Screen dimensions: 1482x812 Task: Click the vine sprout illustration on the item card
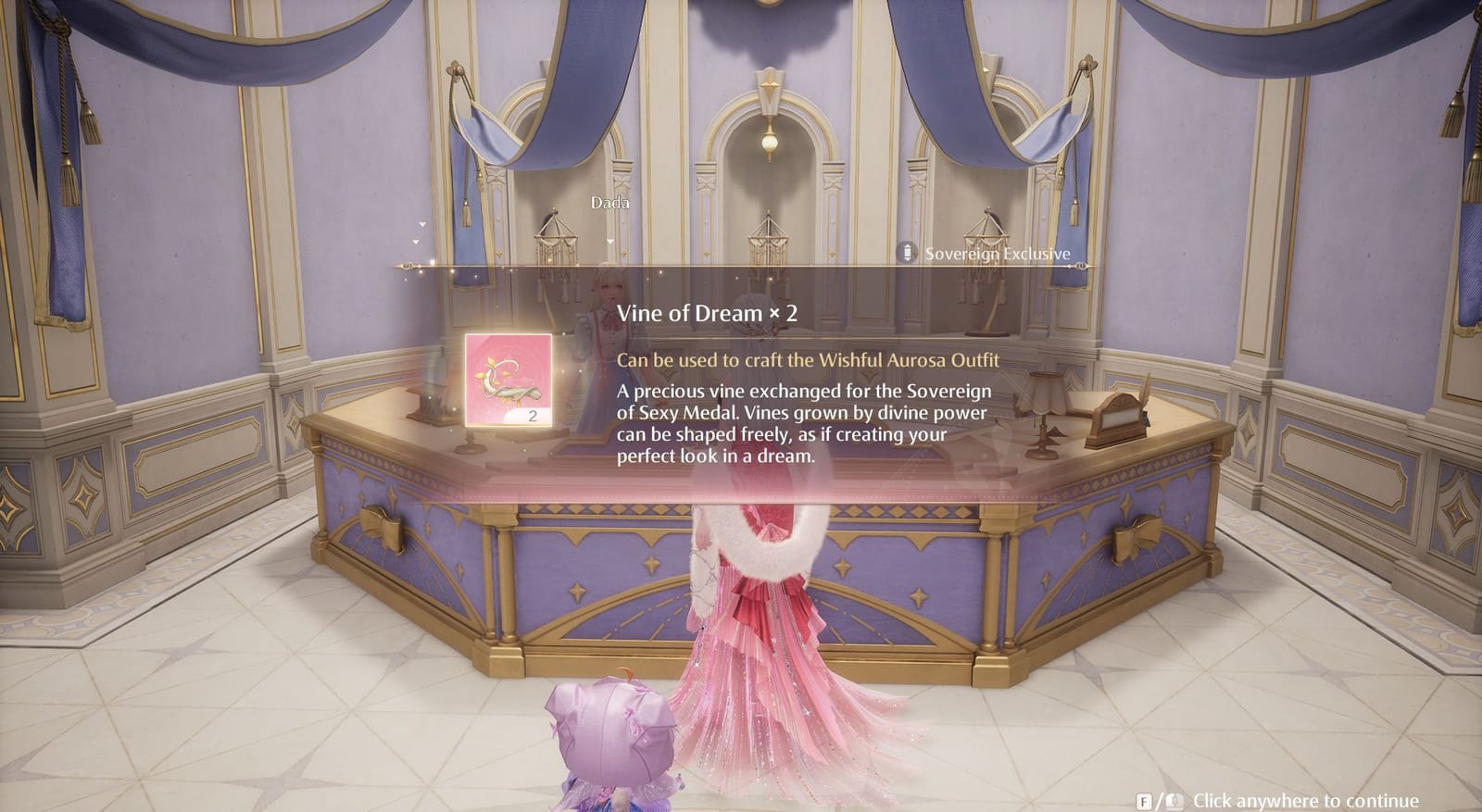pyautogui.click(x=508, y=378)
